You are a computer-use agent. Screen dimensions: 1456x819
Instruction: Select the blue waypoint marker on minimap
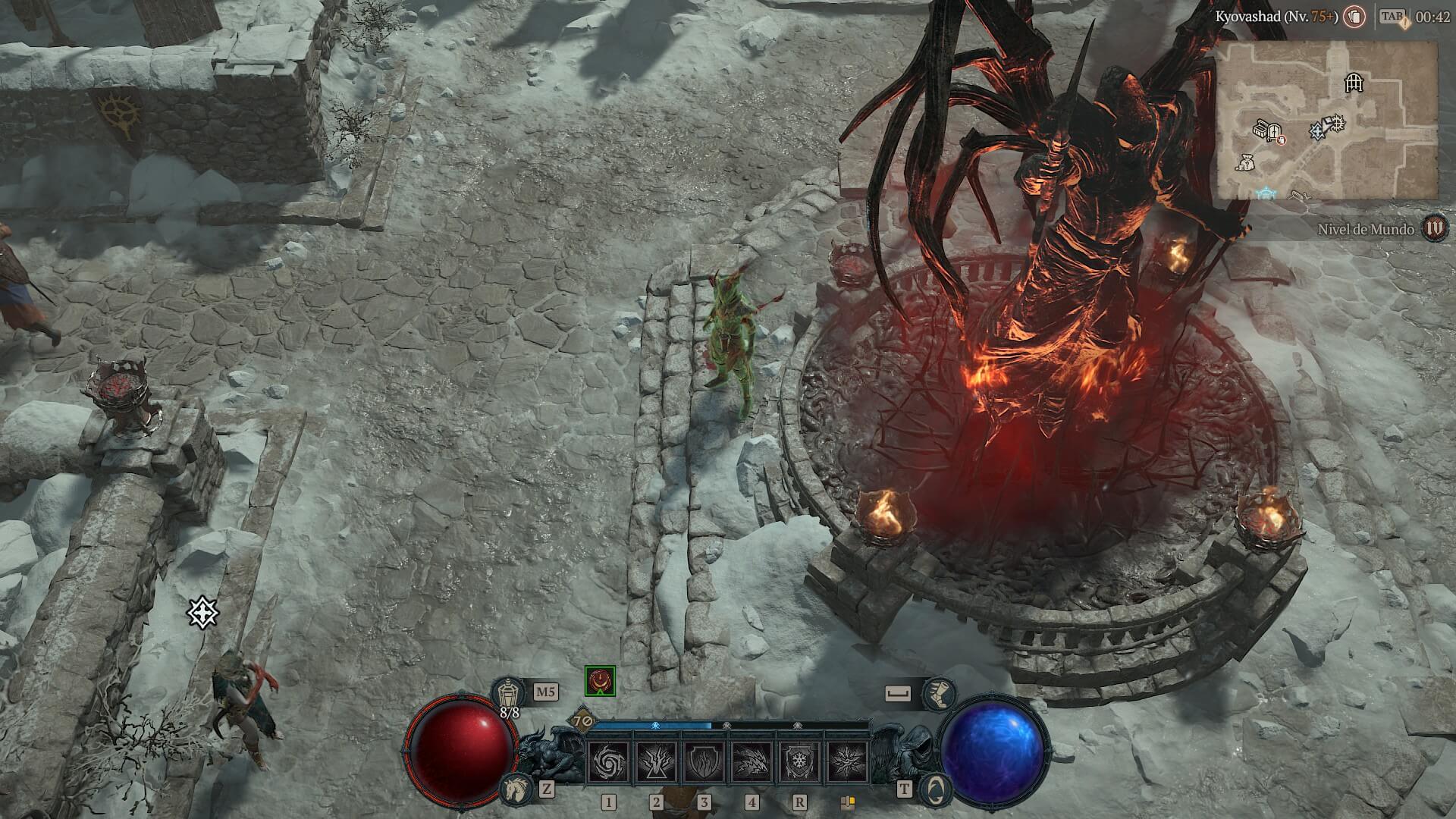pyautogui.click(x=1264, y=194)
